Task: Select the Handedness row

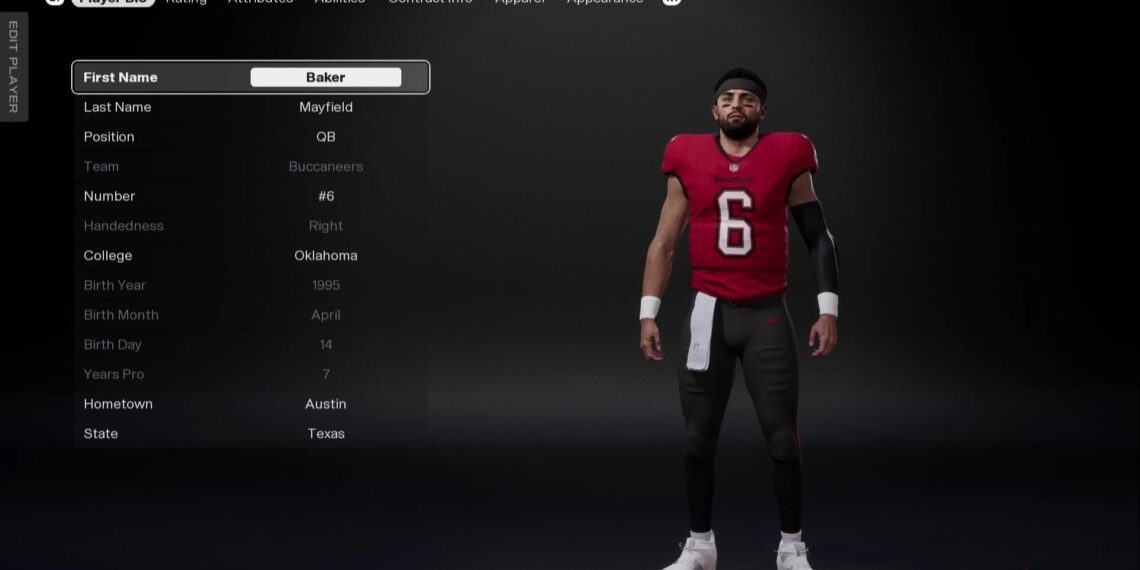Action: click(x=251, y=226)
